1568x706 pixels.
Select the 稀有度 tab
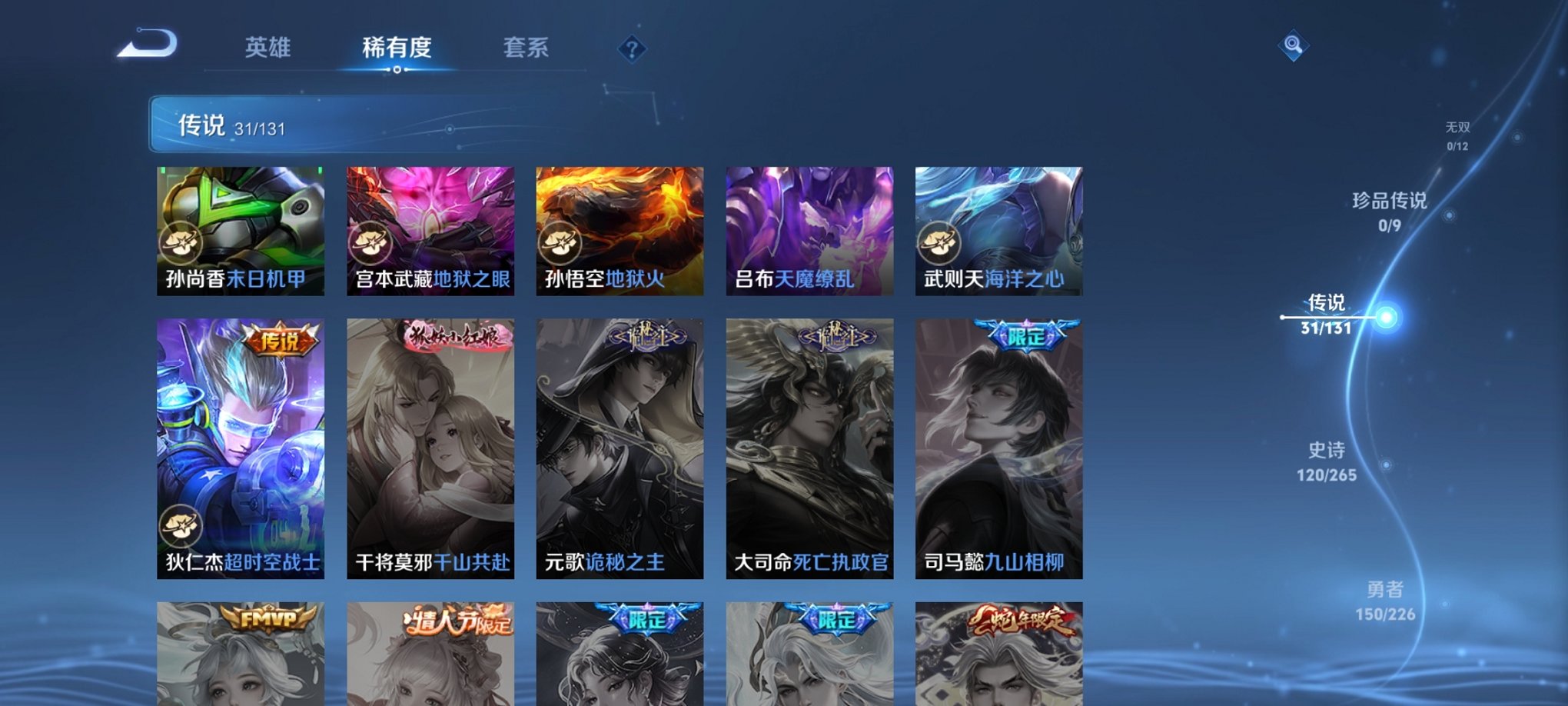[397, 48]
